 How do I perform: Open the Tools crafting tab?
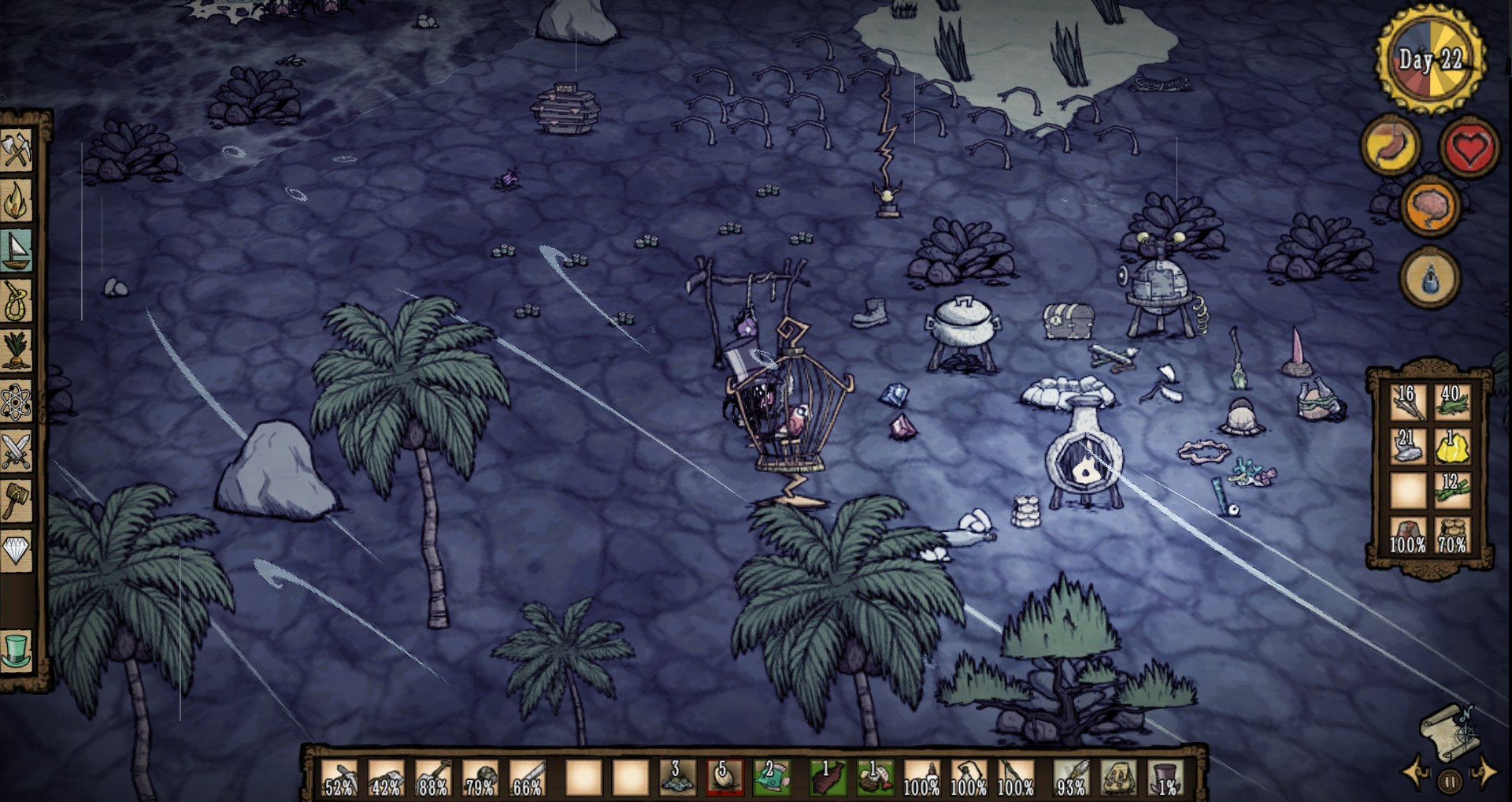[x=16, y=150]
